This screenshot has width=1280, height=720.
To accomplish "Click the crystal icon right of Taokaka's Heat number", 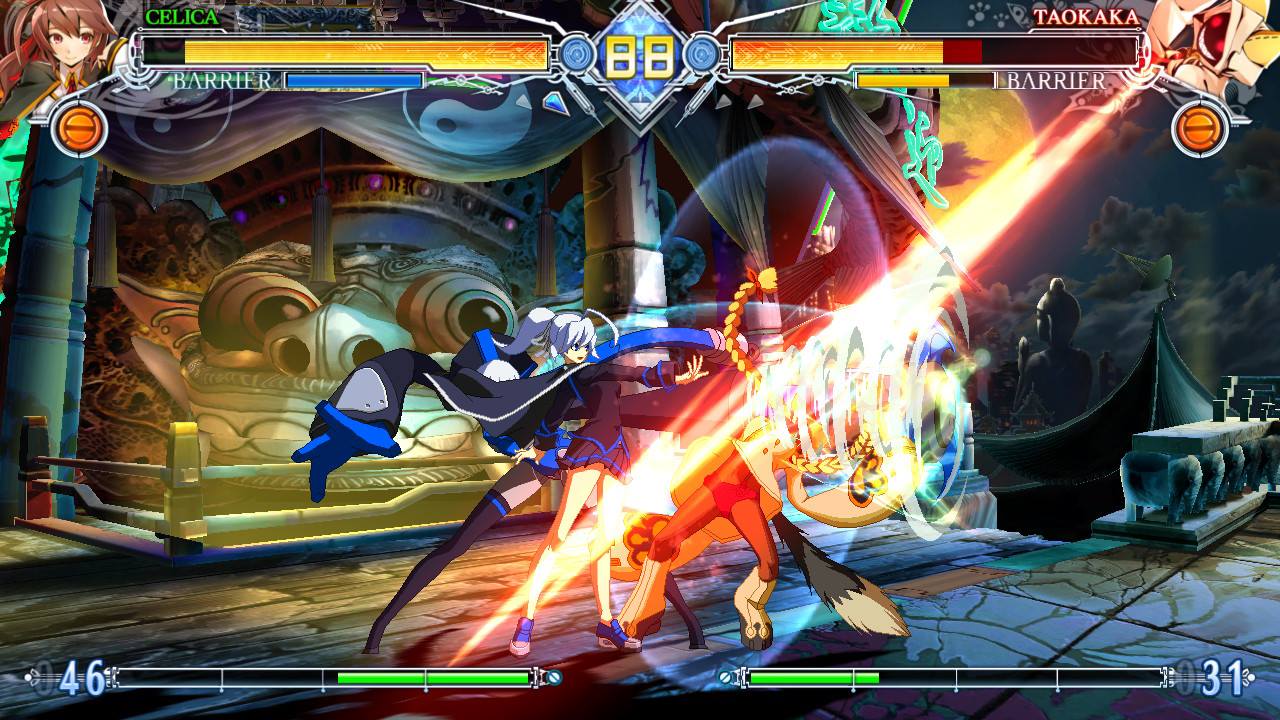I will click(x=1250, y=677).
